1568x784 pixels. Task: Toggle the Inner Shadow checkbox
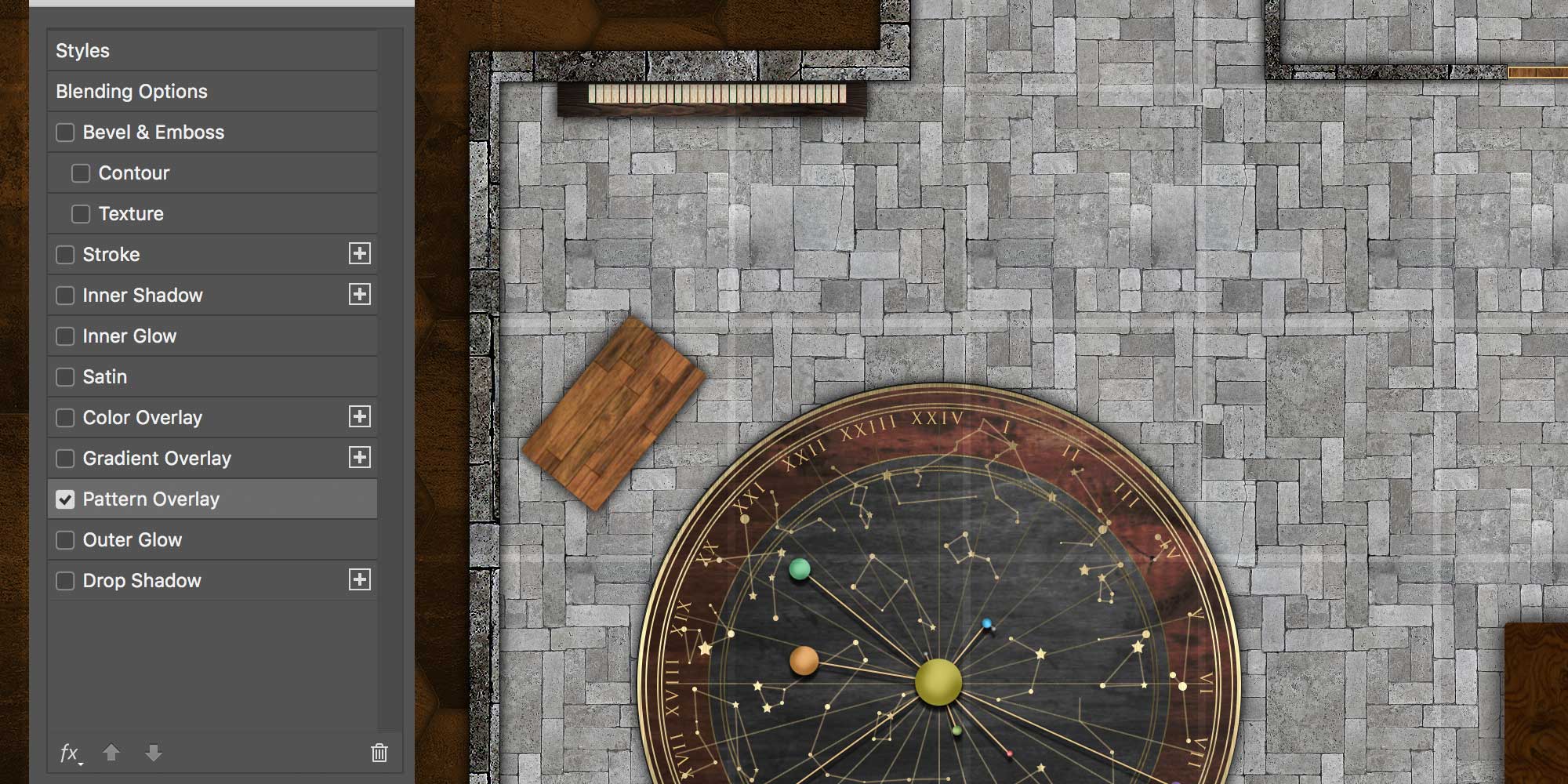[x=65, y=296]
